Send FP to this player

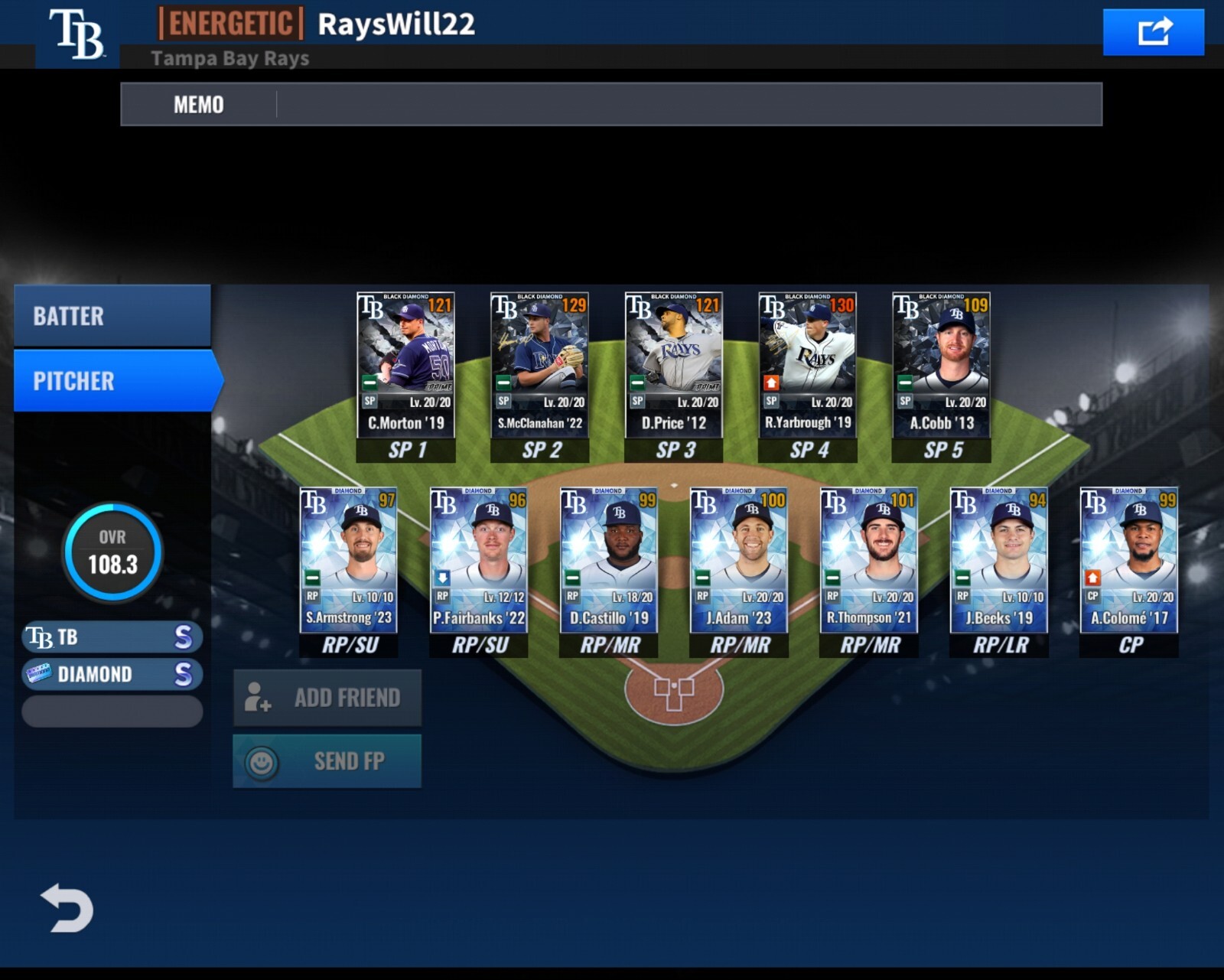(x=327, y=761)
